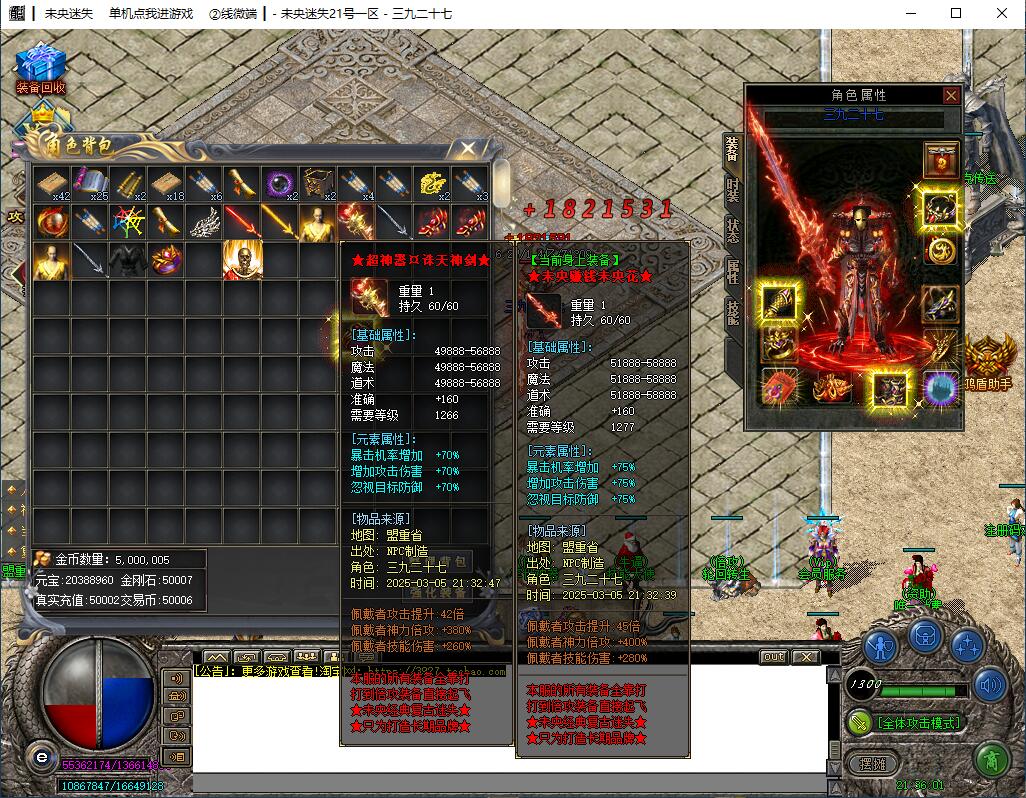This screenshot has height=798, width=1026.
Task: Maximize the game window
Action: point(955,13)
